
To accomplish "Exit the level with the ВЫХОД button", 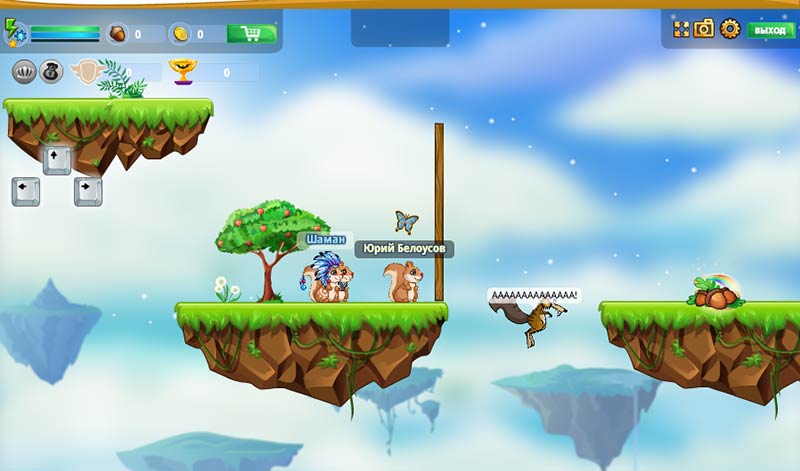I will point(770,30).
